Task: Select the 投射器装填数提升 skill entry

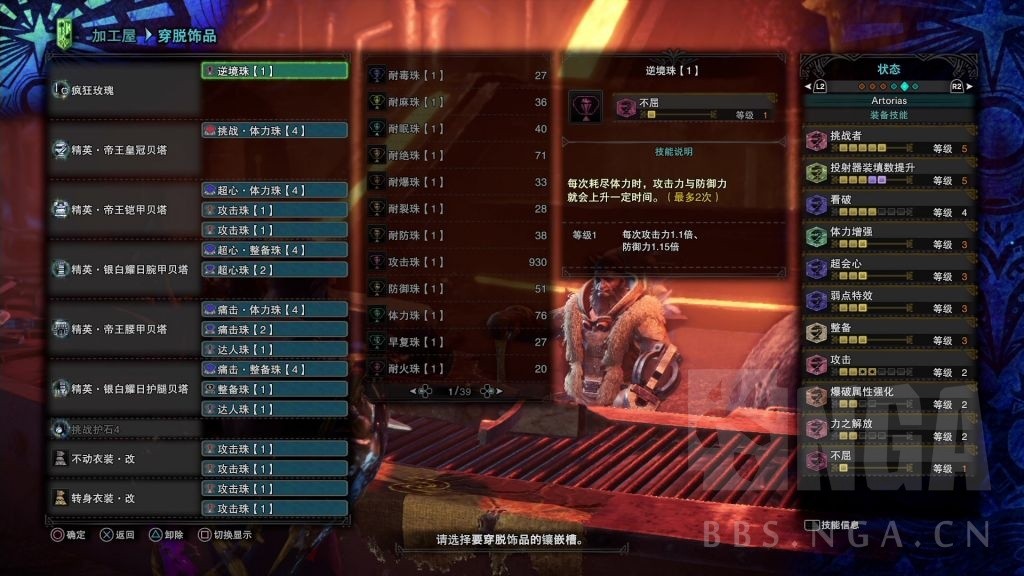Action: [889, 173]
